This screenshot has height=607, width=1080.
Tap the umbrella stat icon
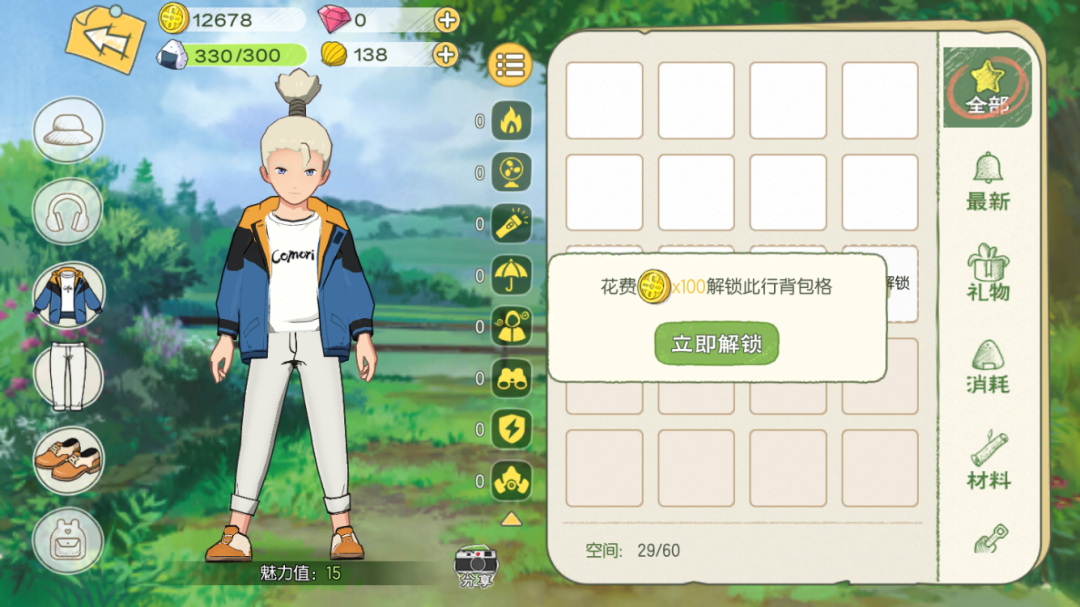click(512, 275)
